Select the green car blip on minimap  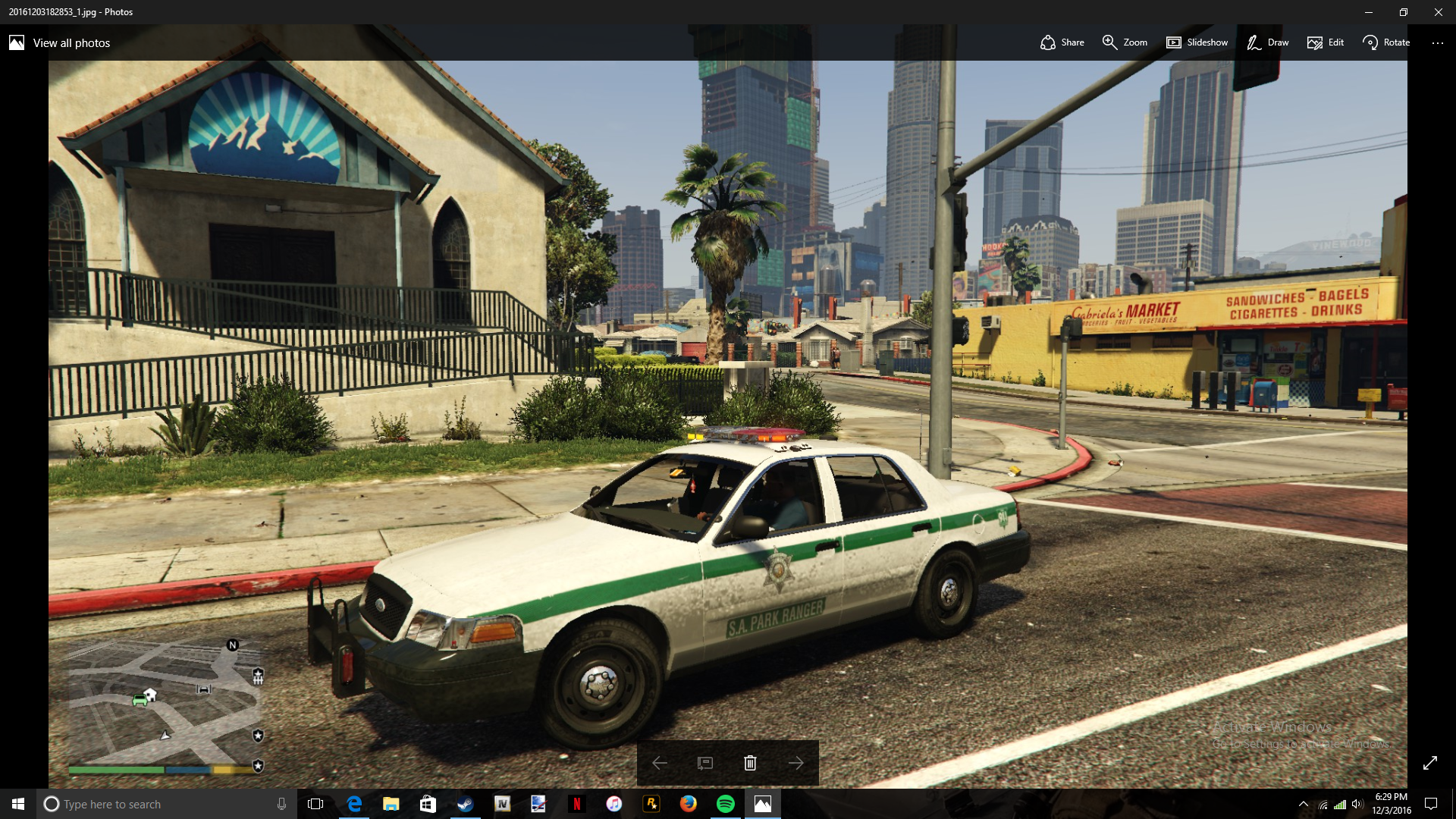click(140, 700)
